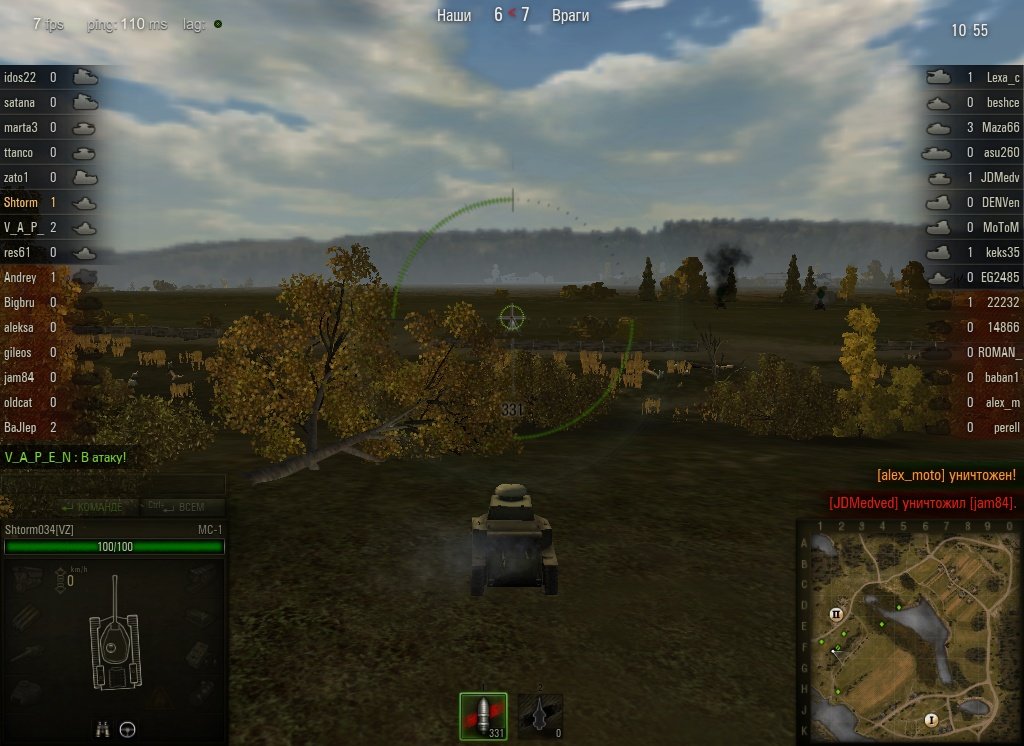
Task: Select the armor-piercing shell slot with 331 rounds
Action: tap(483, 716)
